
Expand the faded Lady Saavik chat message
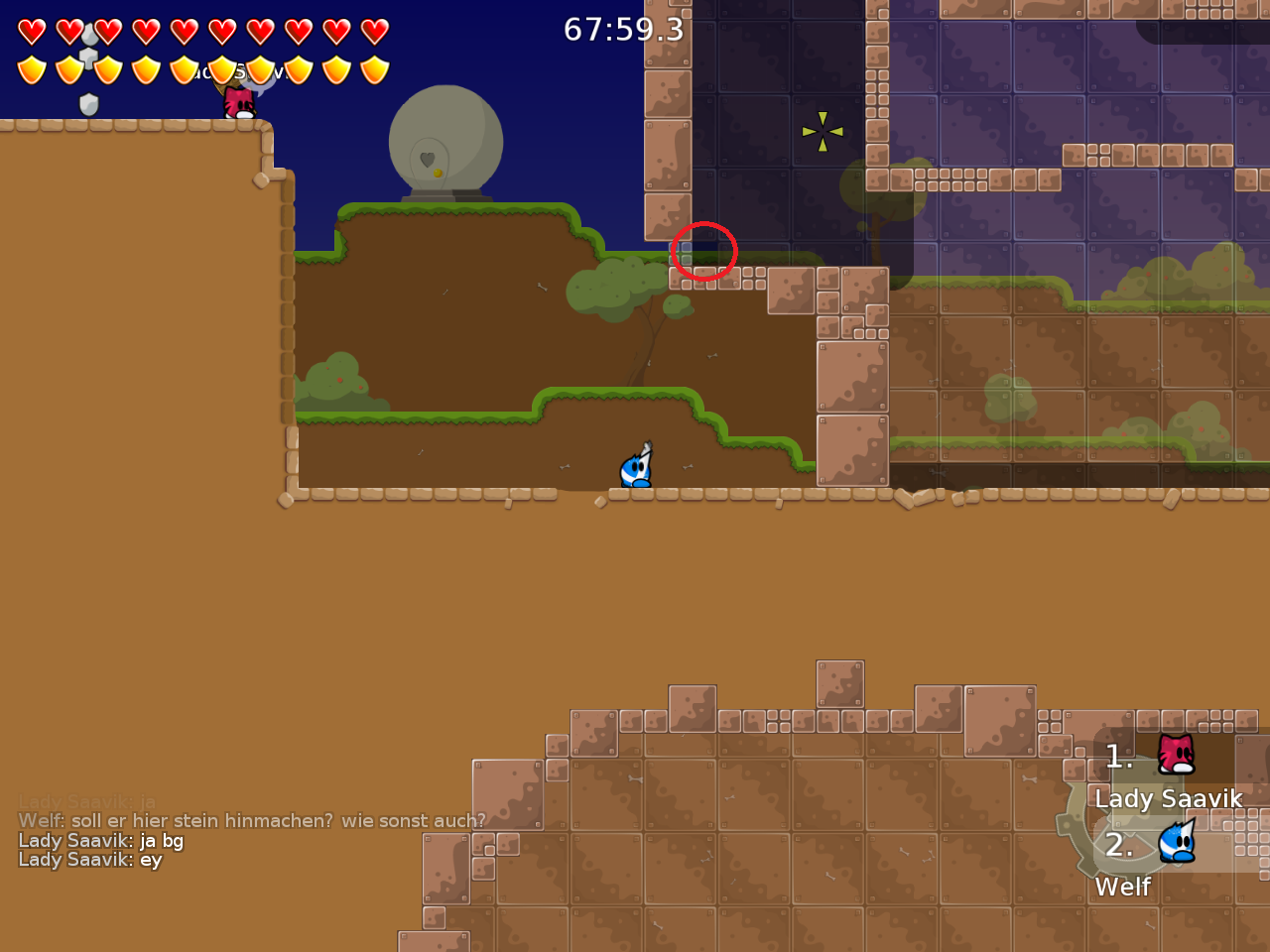pyautogui.click(x=84, y=800)
